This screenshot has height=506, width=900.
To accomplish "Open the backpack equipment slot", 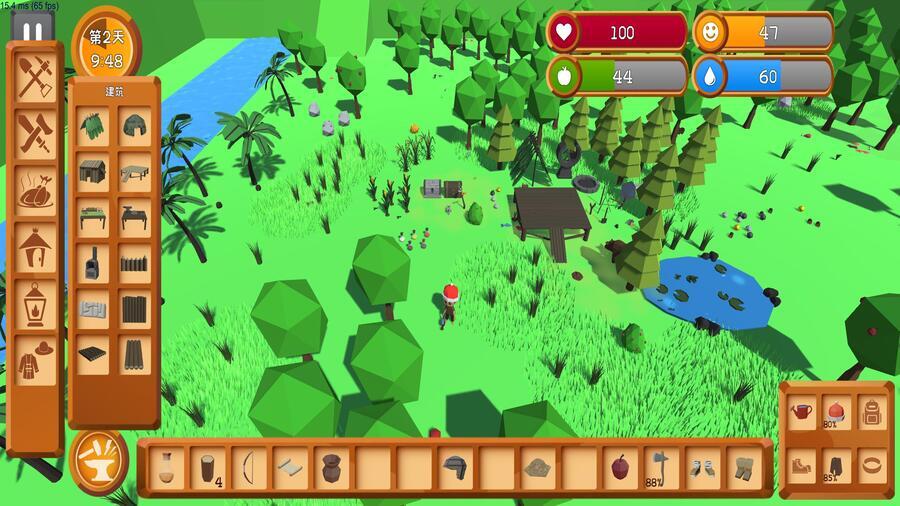I will (x=872, y=411).
